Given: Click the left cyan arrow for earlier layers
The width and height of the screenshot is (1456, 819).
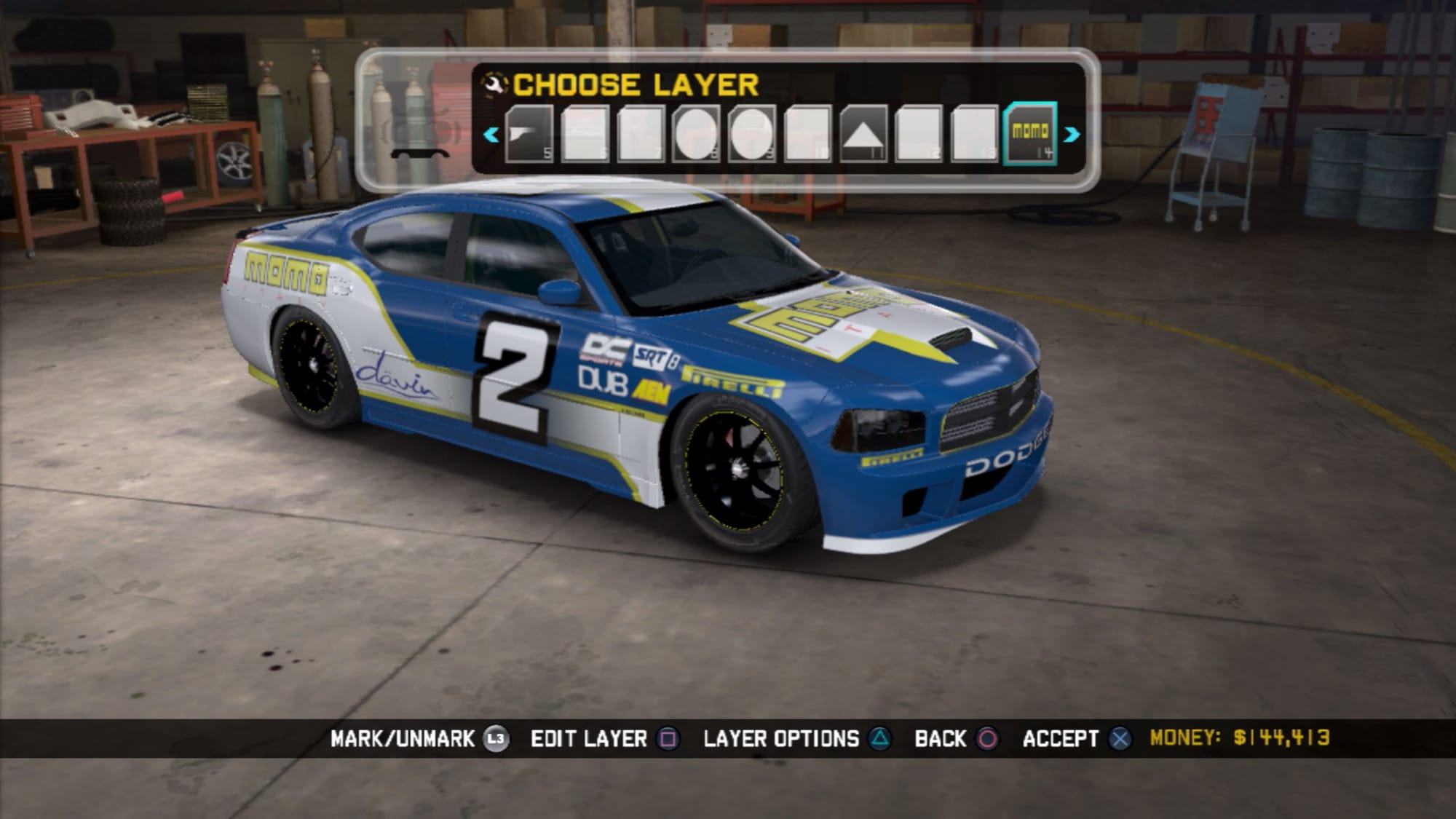Looking at the screenshot, I should point(491,135).
